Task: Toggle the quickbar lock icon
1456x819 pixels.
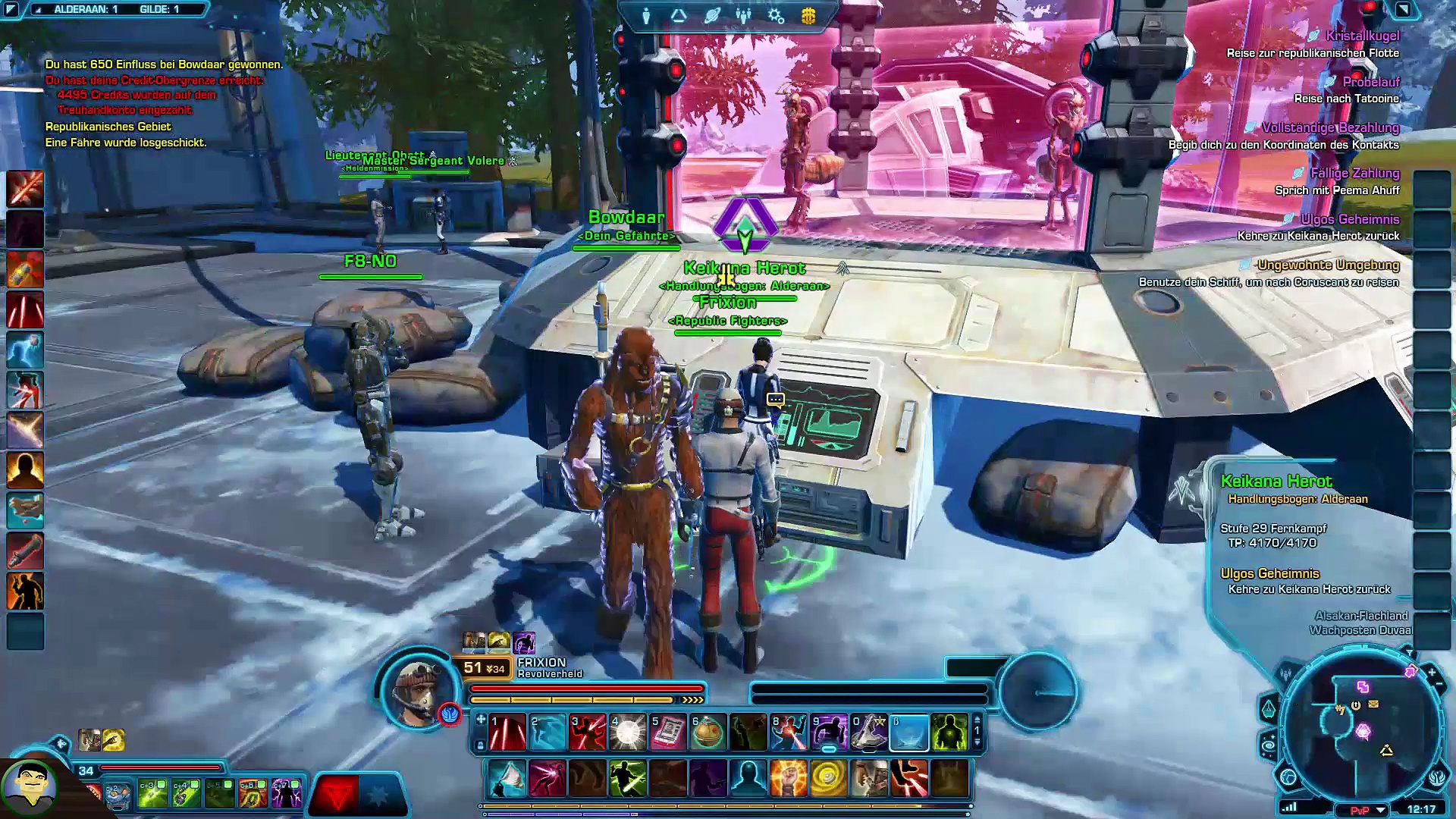Action: (x=480, y=745)
